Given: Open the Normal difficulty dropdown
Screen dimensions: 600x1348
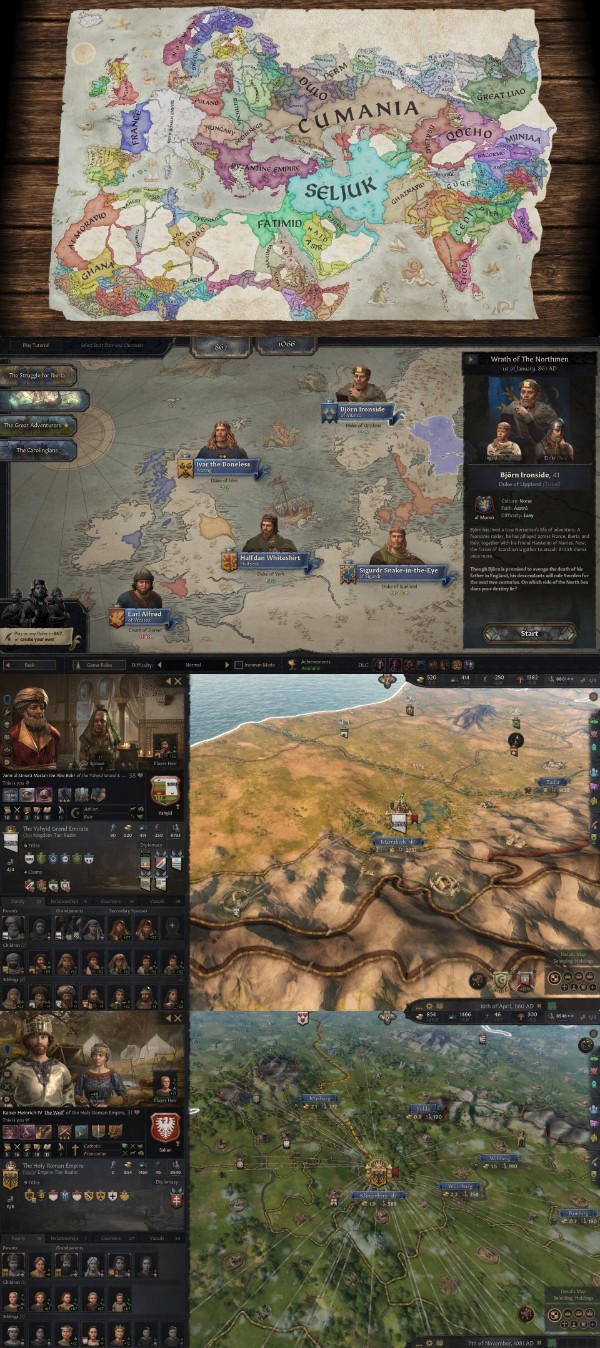Looking at the screenshot, I should (x=195, y=664).
